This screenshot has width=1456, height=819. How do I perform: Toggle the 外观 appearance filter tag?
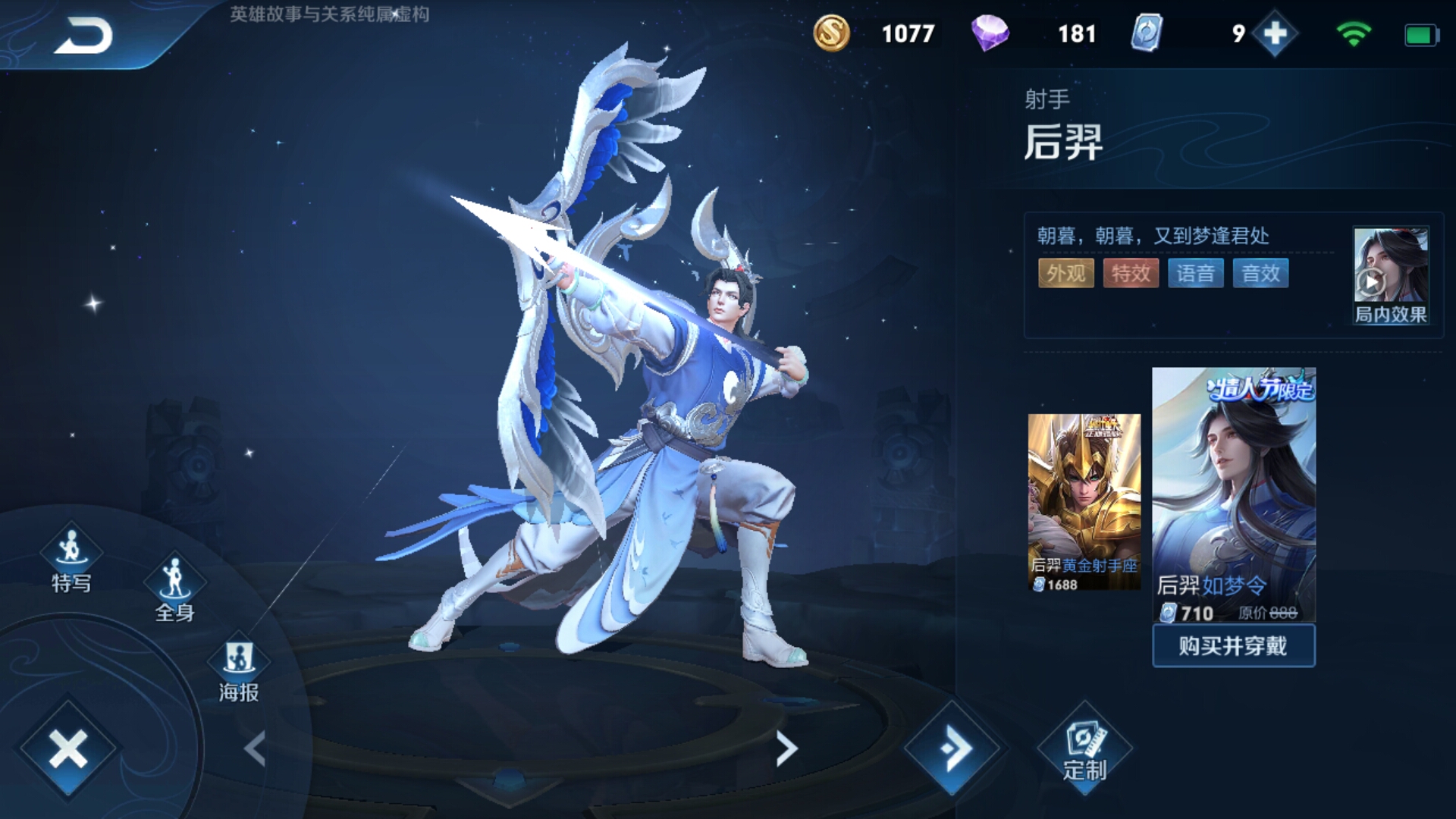point(1065,273)
